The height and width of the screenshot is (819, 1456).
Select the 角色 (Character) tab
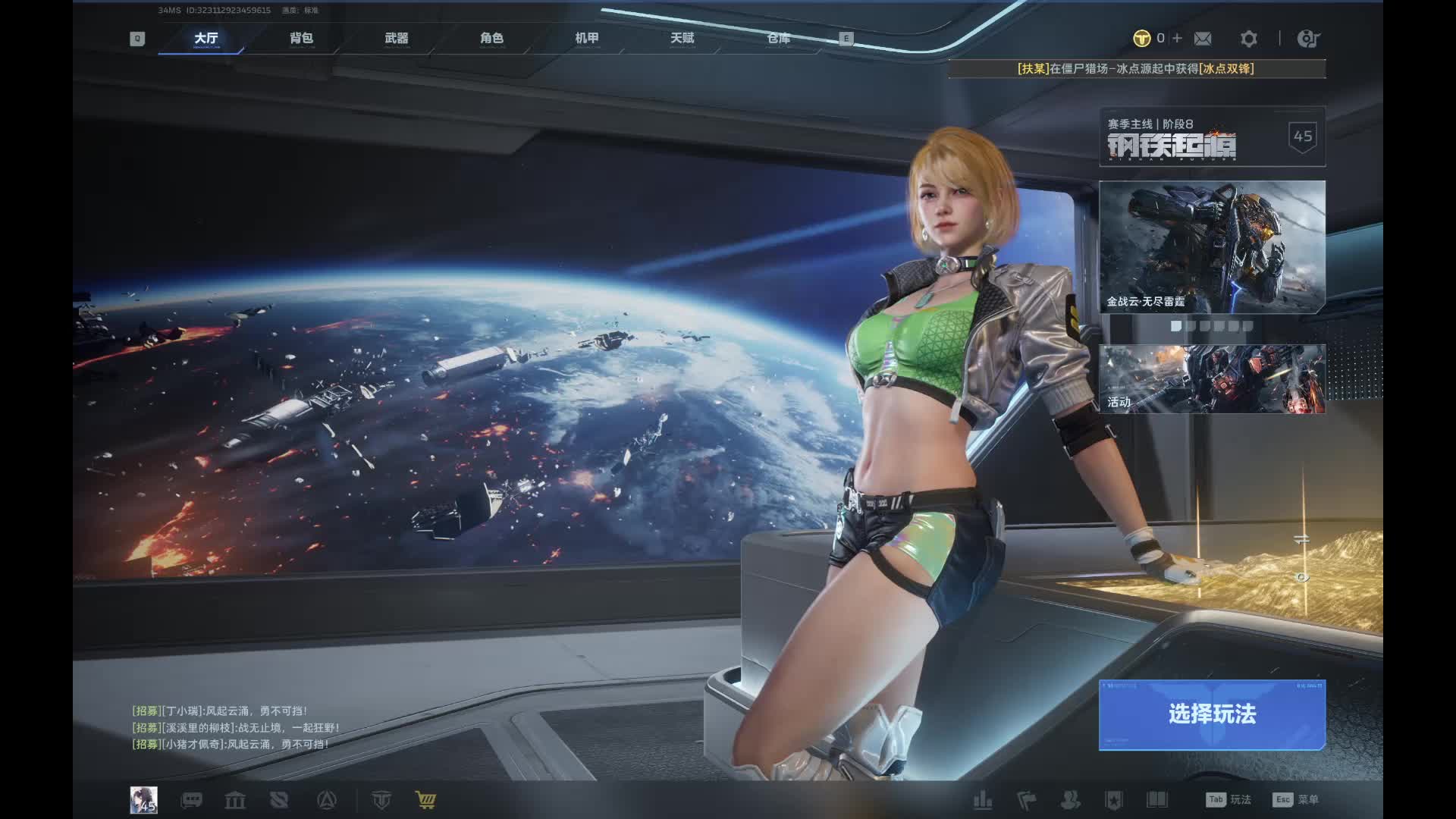[491, 38]
